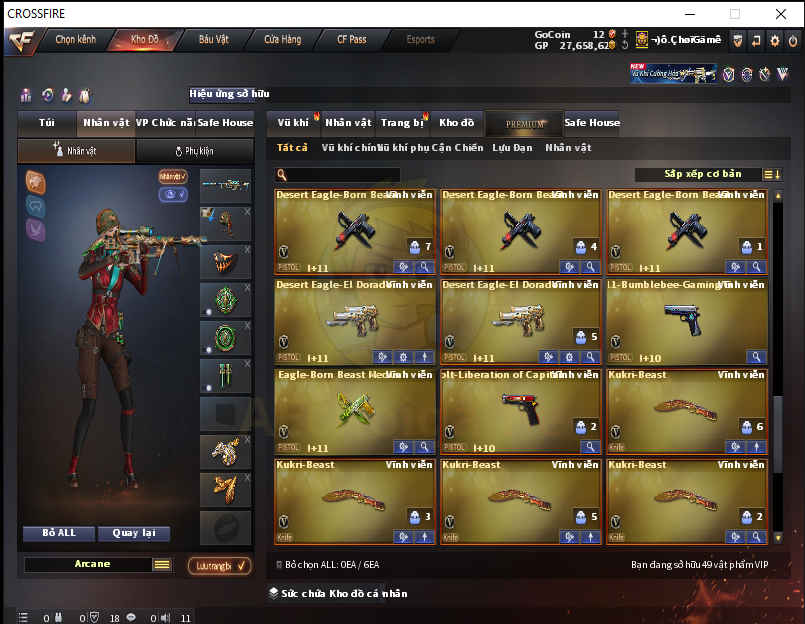Open the Chọn kênh menu
The image size is (805, 624).
(75, 40)
